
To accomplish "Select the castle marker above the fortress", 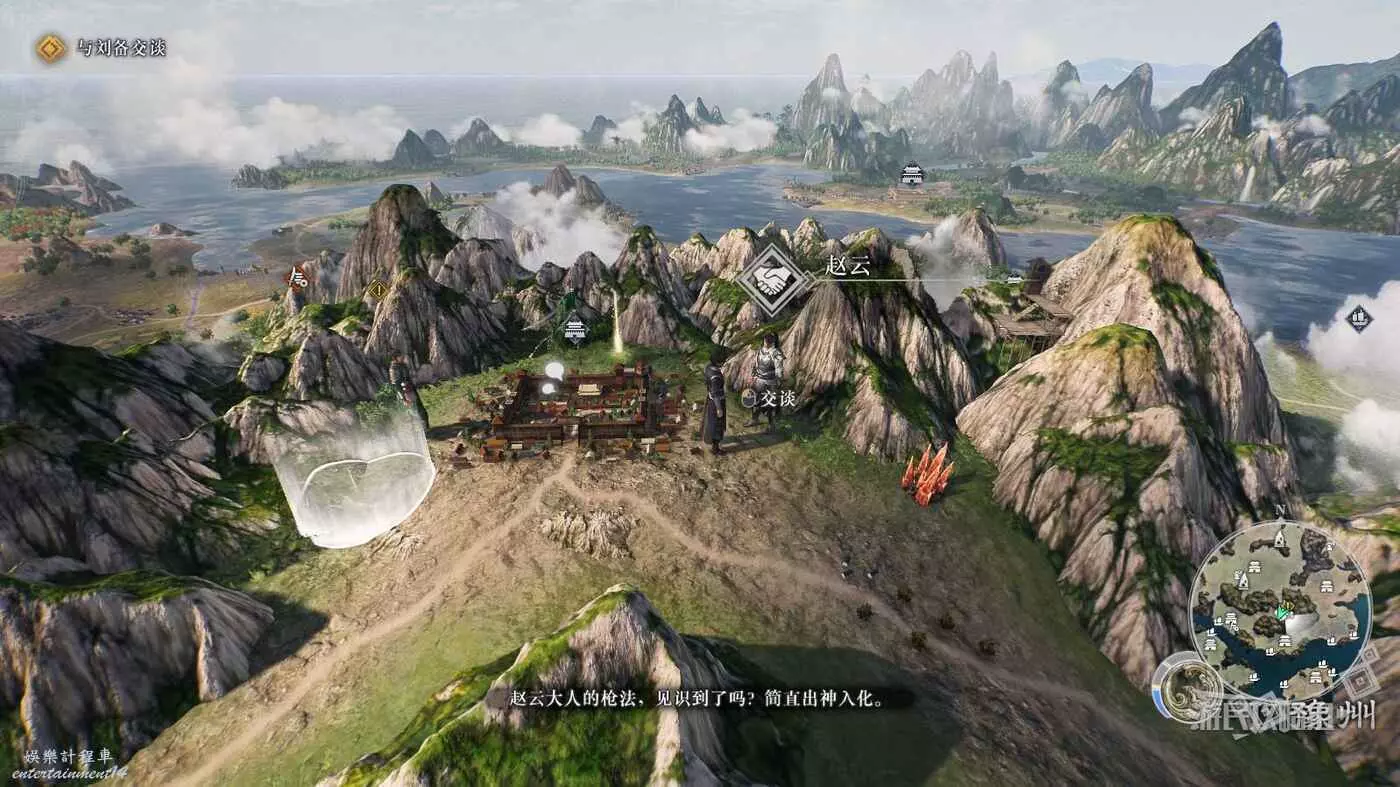I will point(575,328).
